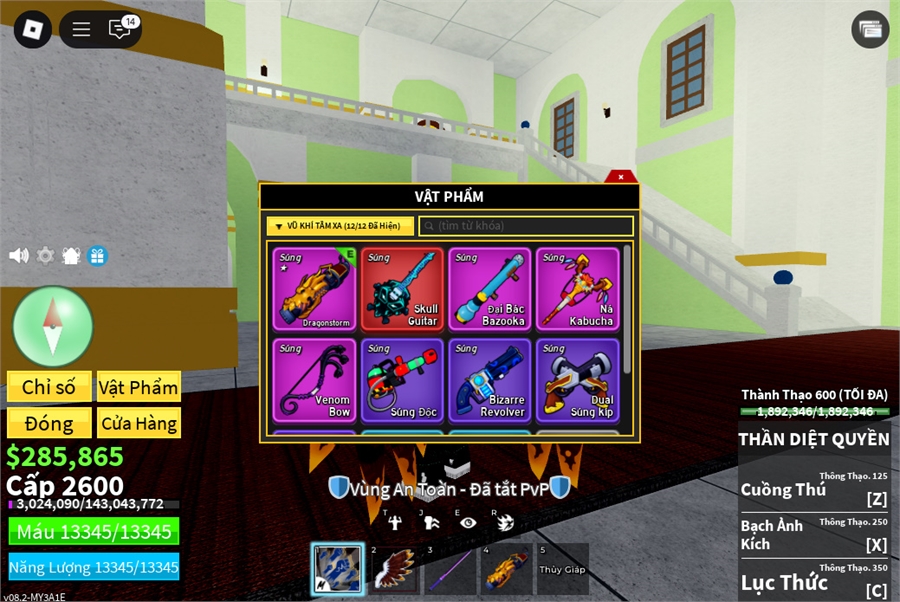Toggle the sound speaker icon
The height and width of the screenshot is (602, 900).
[x=19, y=255]
